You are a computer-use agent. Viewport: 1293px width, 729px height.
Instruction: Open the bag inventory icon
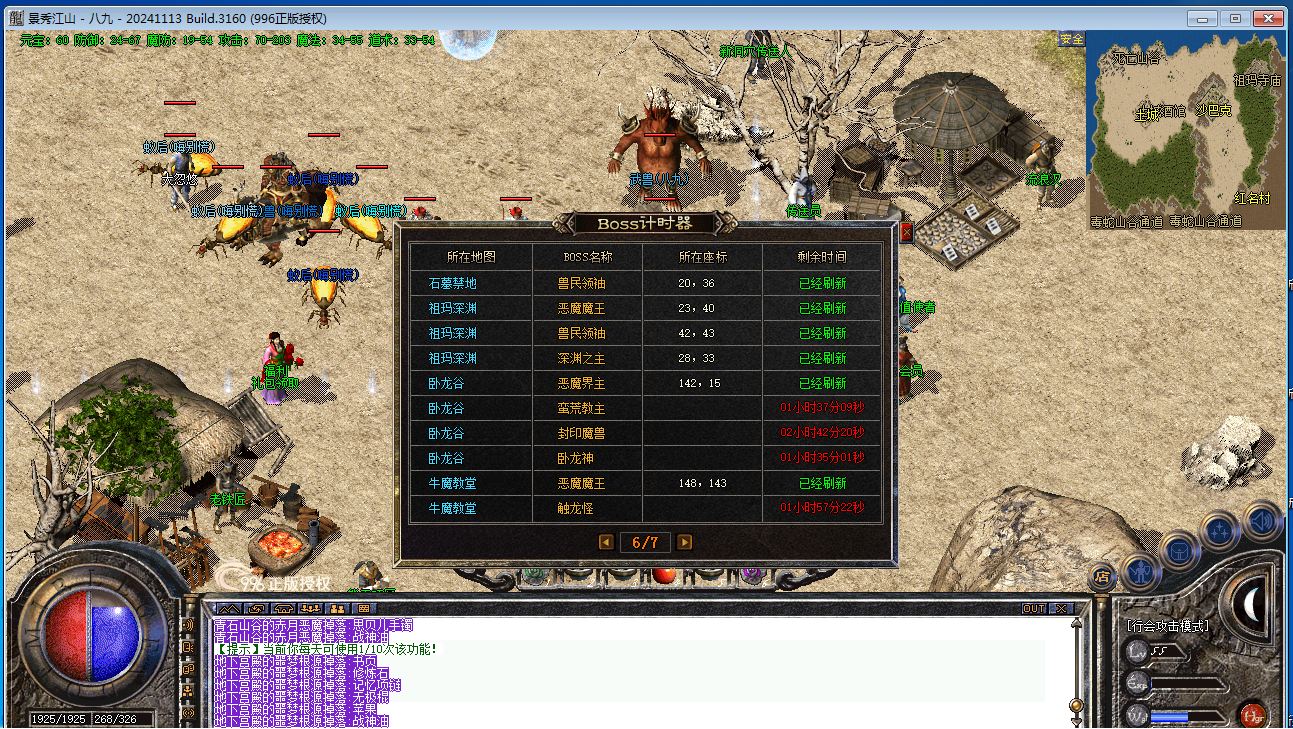point(1180,551)
